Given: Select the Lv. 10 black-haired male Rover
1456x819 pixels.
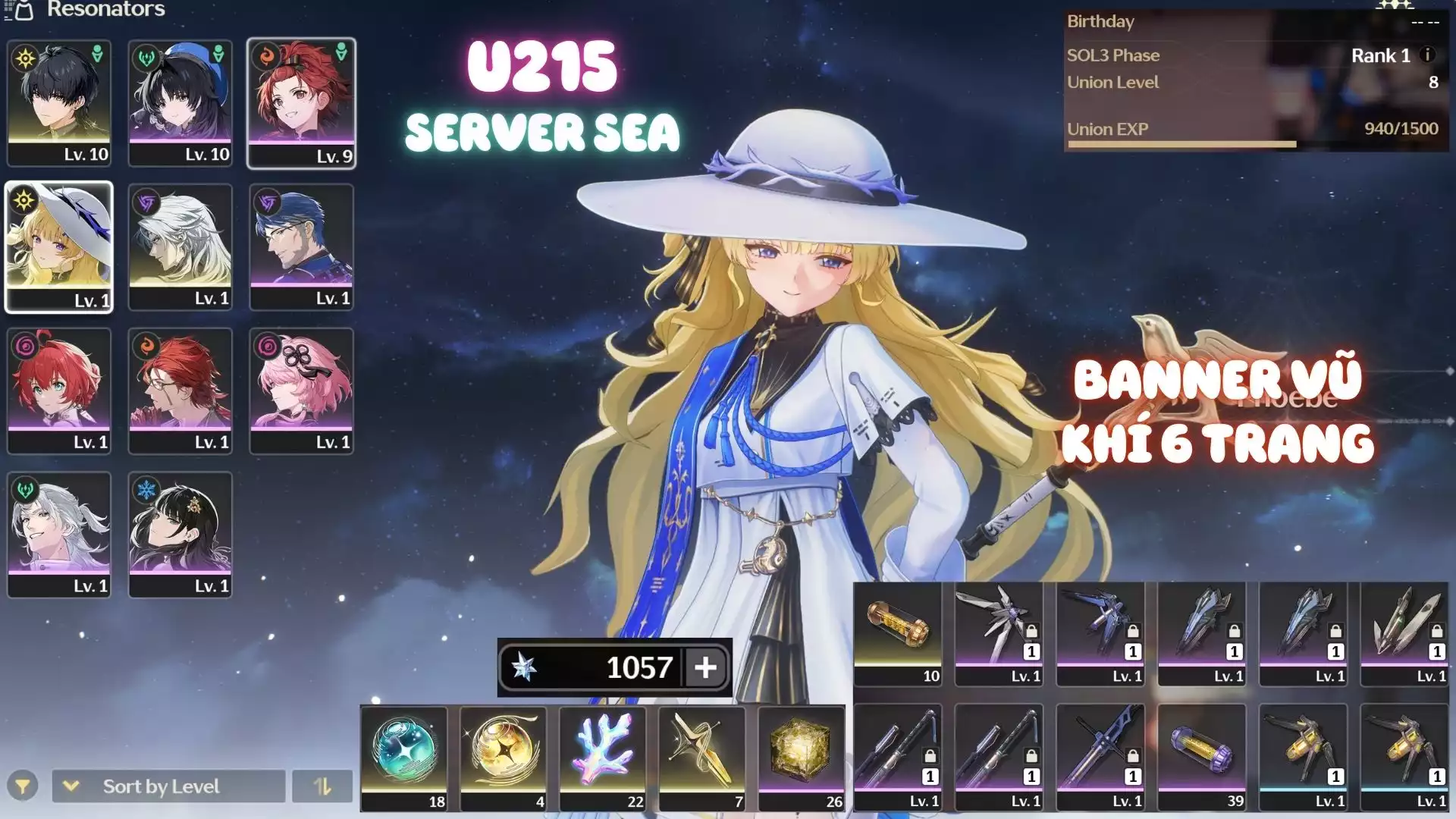Looking at the screenshot, I should tap(59, 103).
